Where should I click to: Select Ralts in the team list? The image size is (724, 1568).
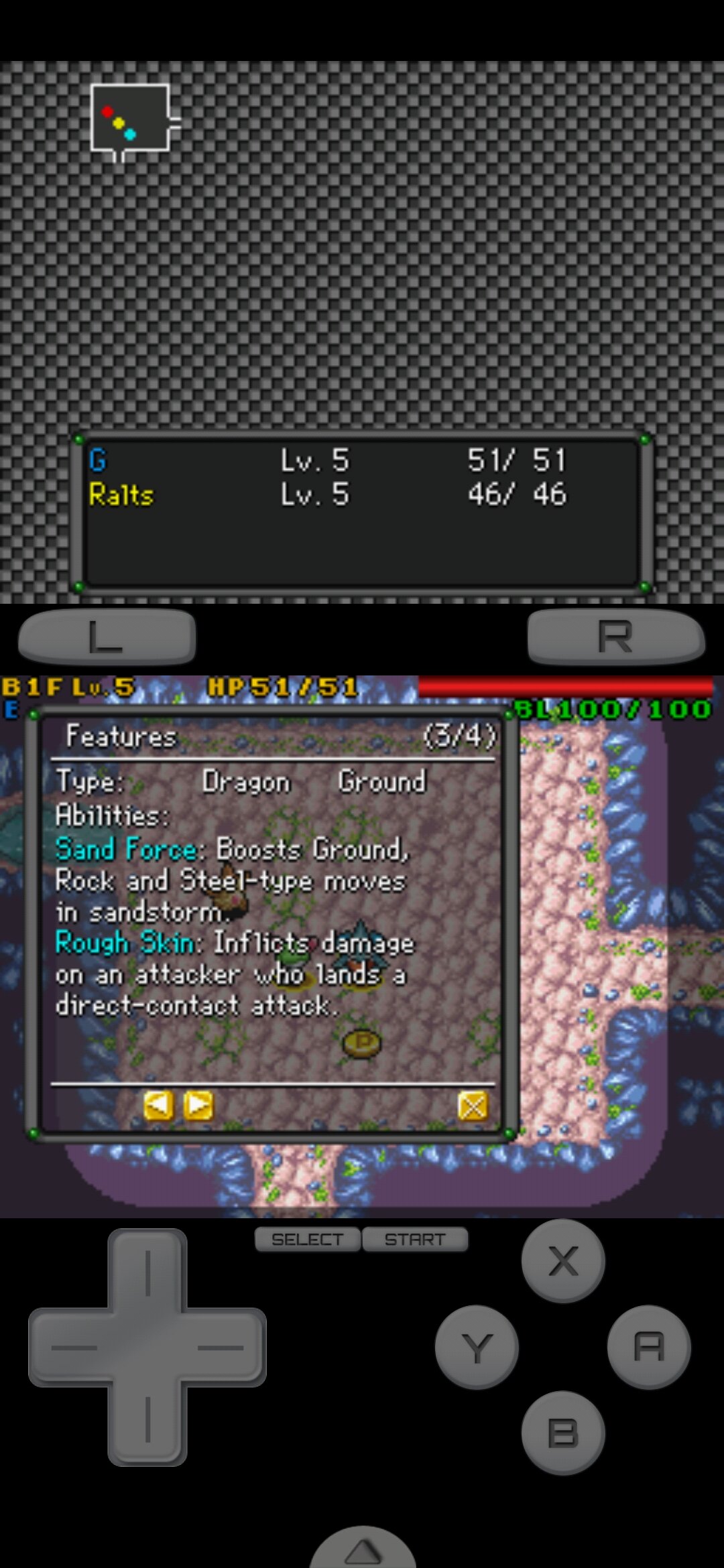click(121, 495)
